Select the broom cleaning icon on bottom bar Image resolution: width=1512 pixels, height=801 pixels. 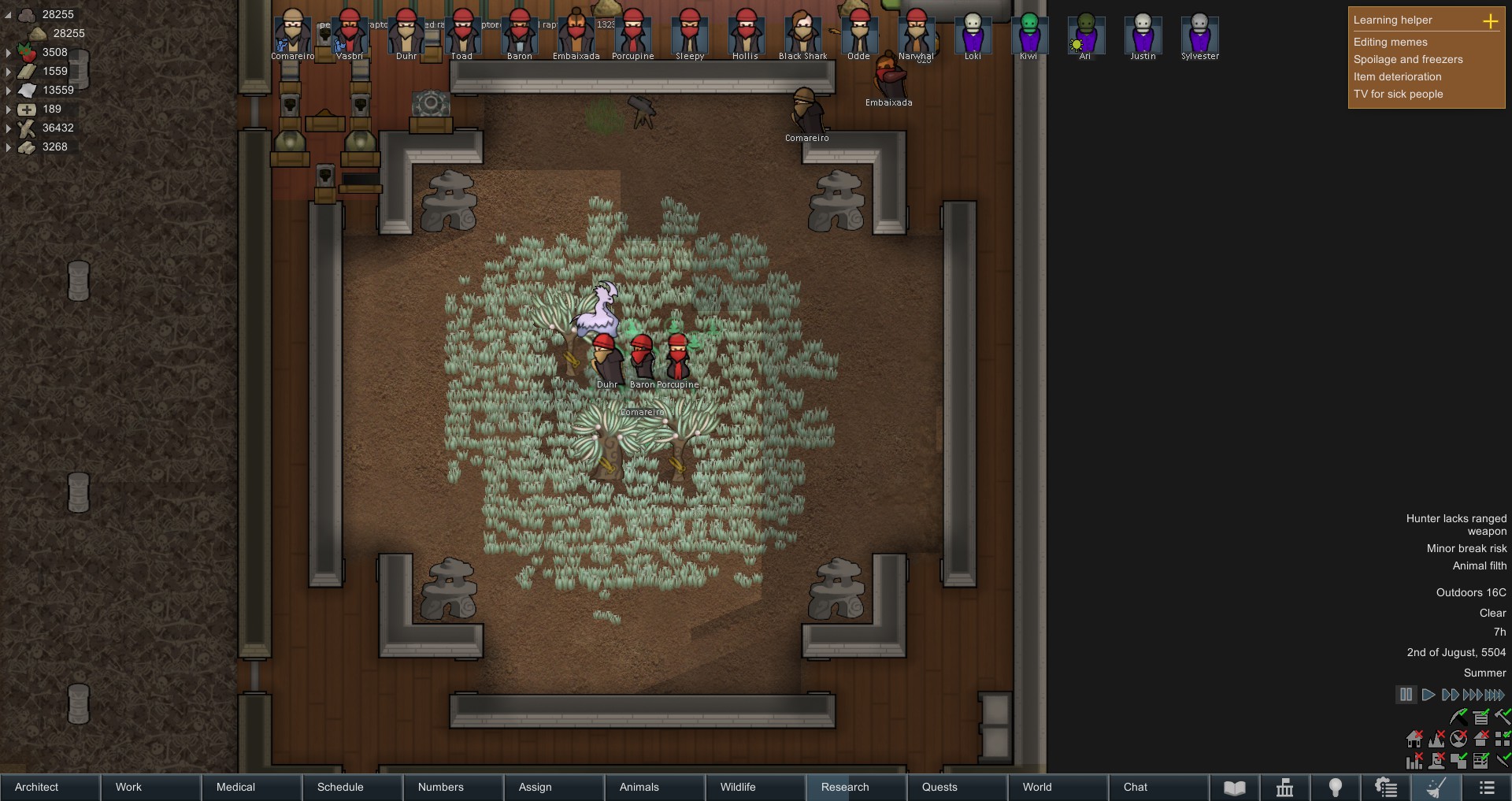coord(1438,788)
